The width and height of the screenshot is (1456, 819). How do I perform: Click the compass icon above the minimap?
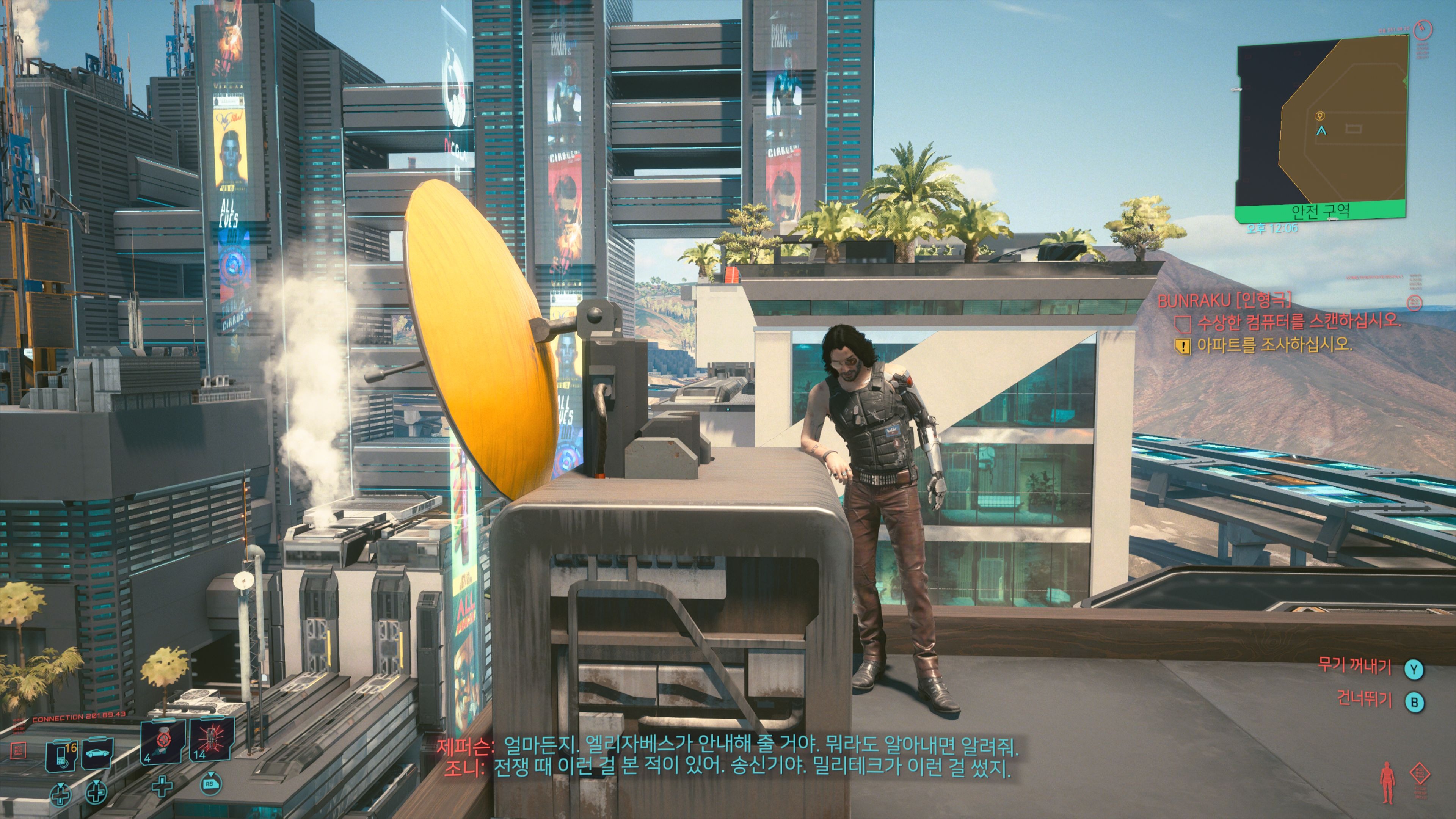click(x=1422, y=30)
